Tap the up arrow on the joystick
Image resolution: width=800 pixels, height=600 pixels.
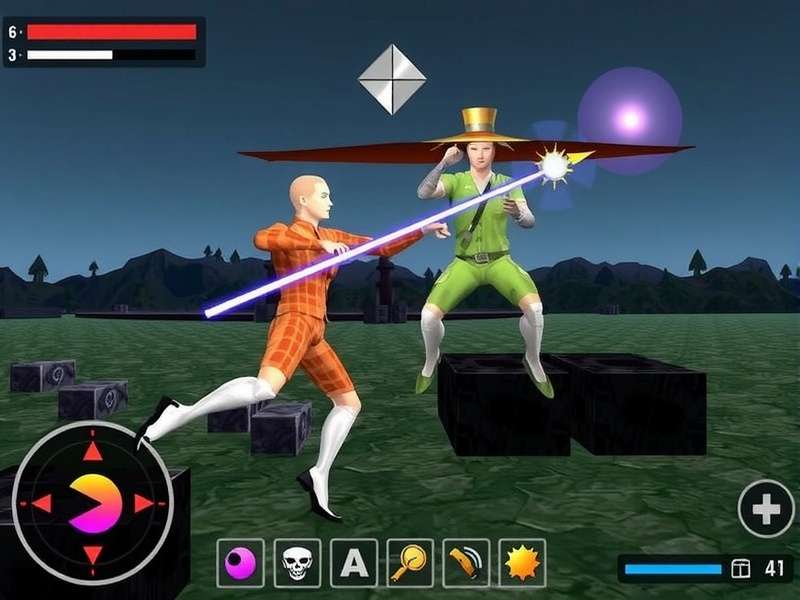[x=92, y=451]
